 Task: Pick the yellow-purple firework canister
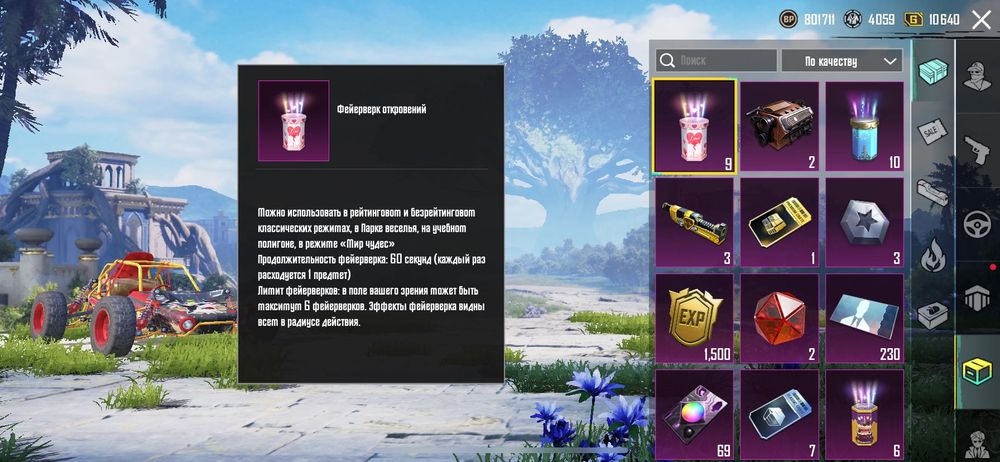(x=863, y=412)
